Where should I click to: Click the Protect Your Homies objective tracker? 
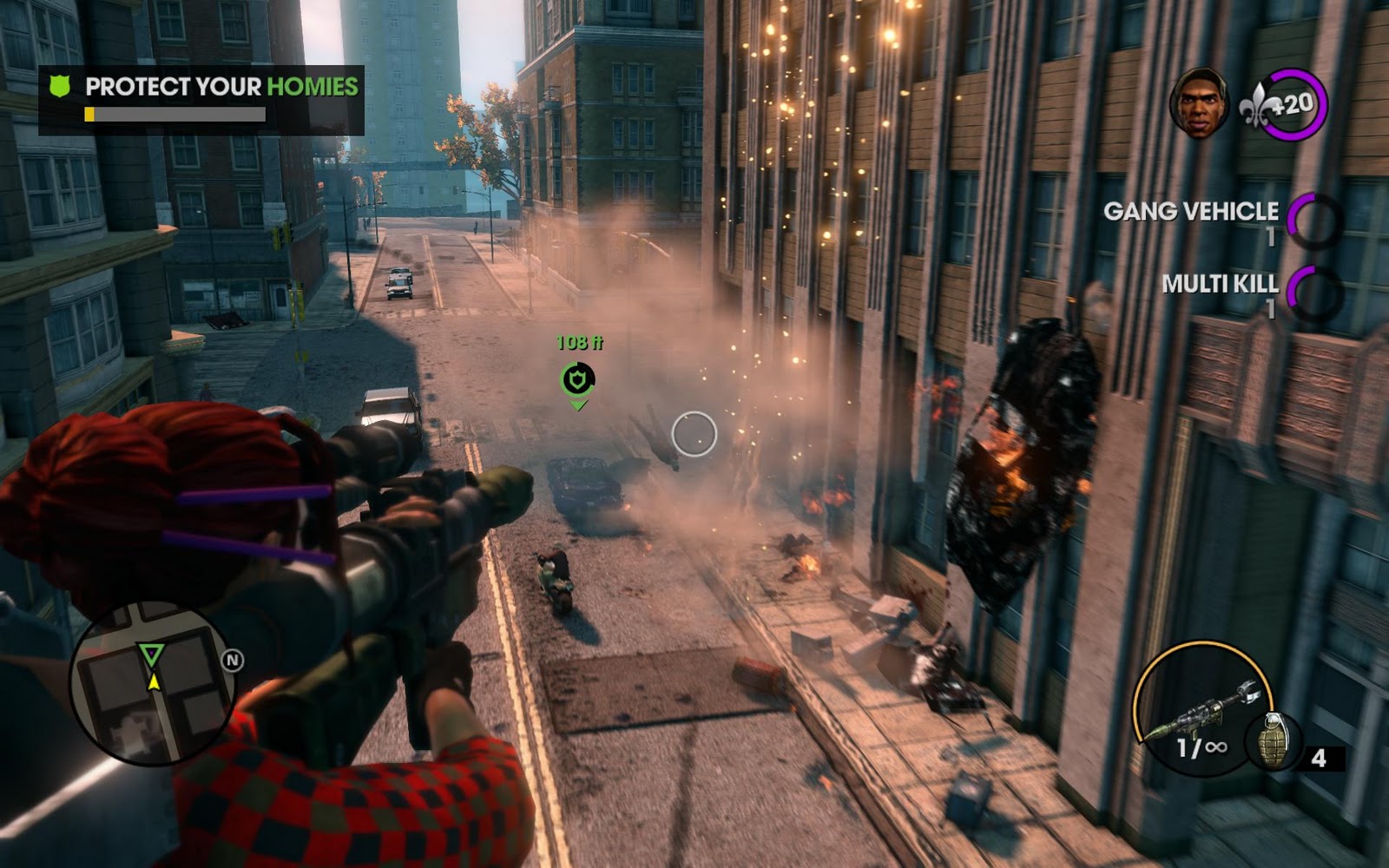click(201, 98)
